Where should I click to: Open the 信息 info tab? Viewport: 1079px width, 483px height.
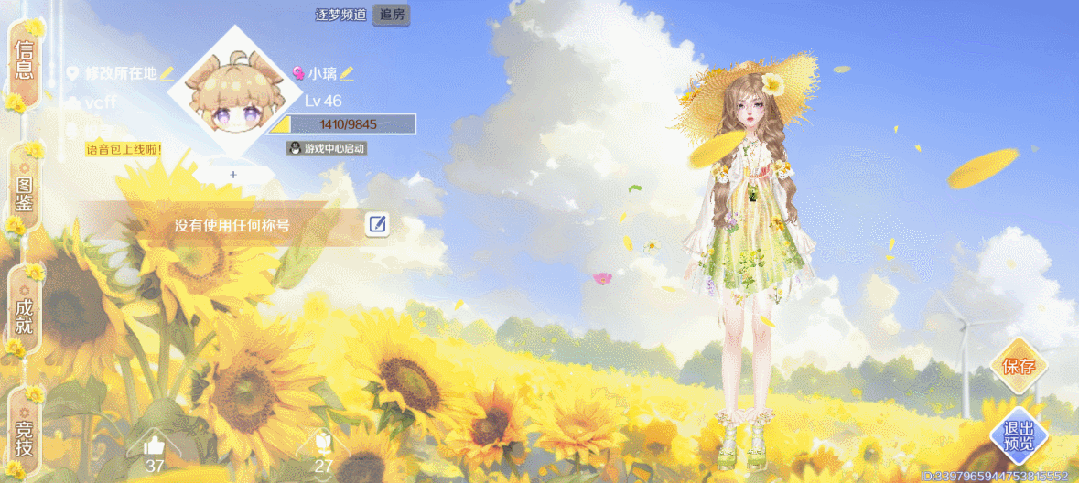click(x=24, y=62)
